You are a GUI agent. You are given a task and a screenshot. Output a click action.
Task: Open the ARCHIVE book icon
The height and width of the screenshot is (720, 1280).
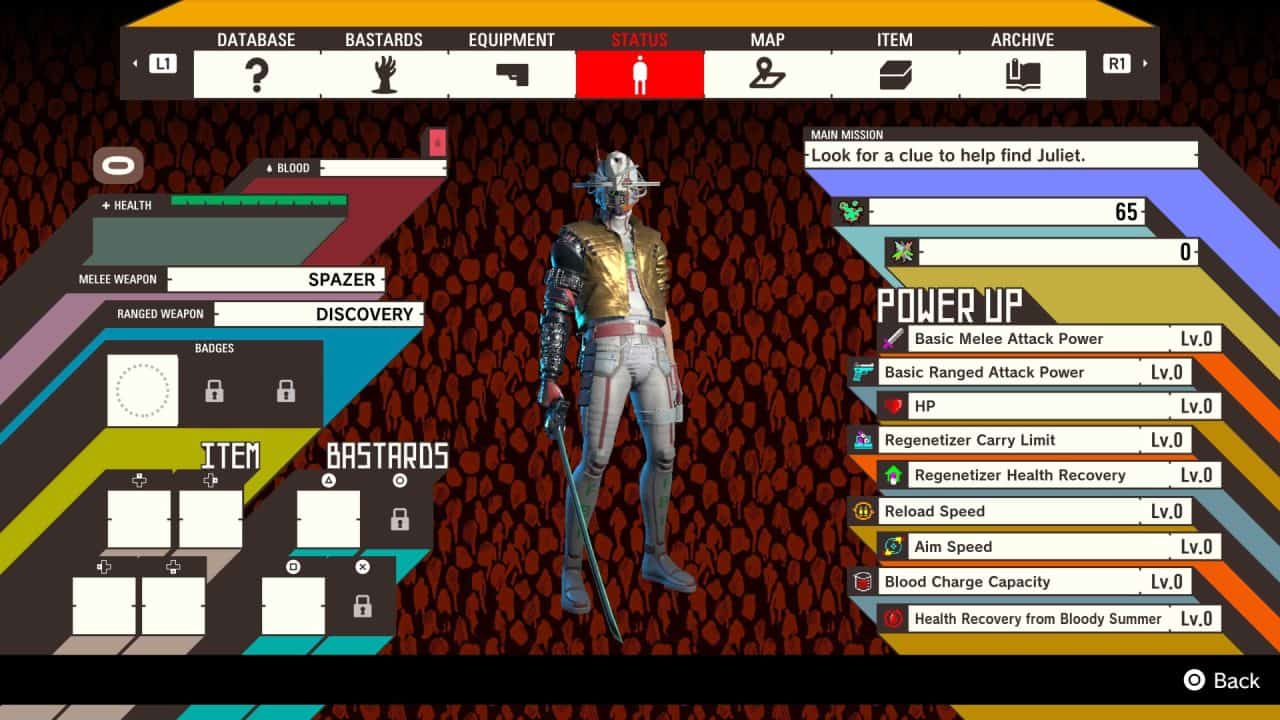[1023, 71]
